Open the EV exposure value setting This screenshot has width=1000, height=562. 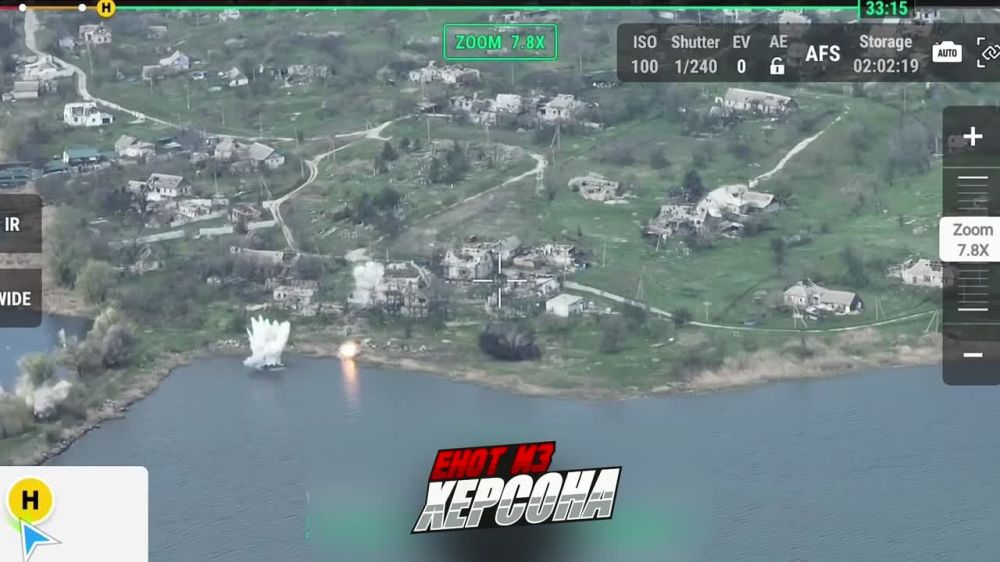[x=741, y=54]
